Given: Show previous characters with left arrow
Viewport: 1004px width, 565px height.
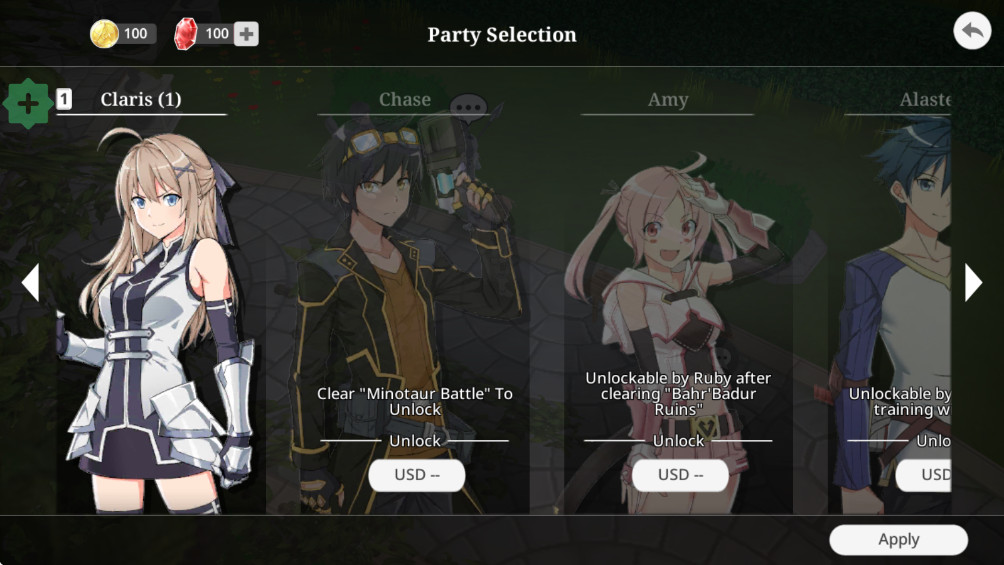Looking at the screenshot, I should tap(30, 283).
